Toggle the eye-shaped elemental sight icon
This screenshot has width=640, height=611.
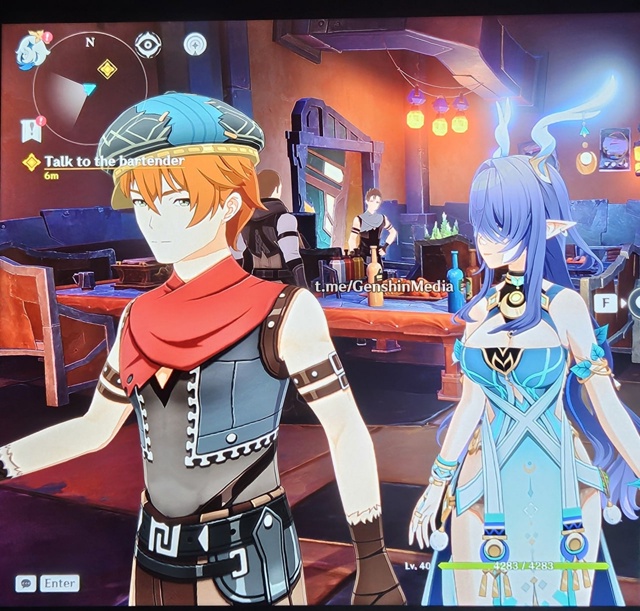point(148,44)
